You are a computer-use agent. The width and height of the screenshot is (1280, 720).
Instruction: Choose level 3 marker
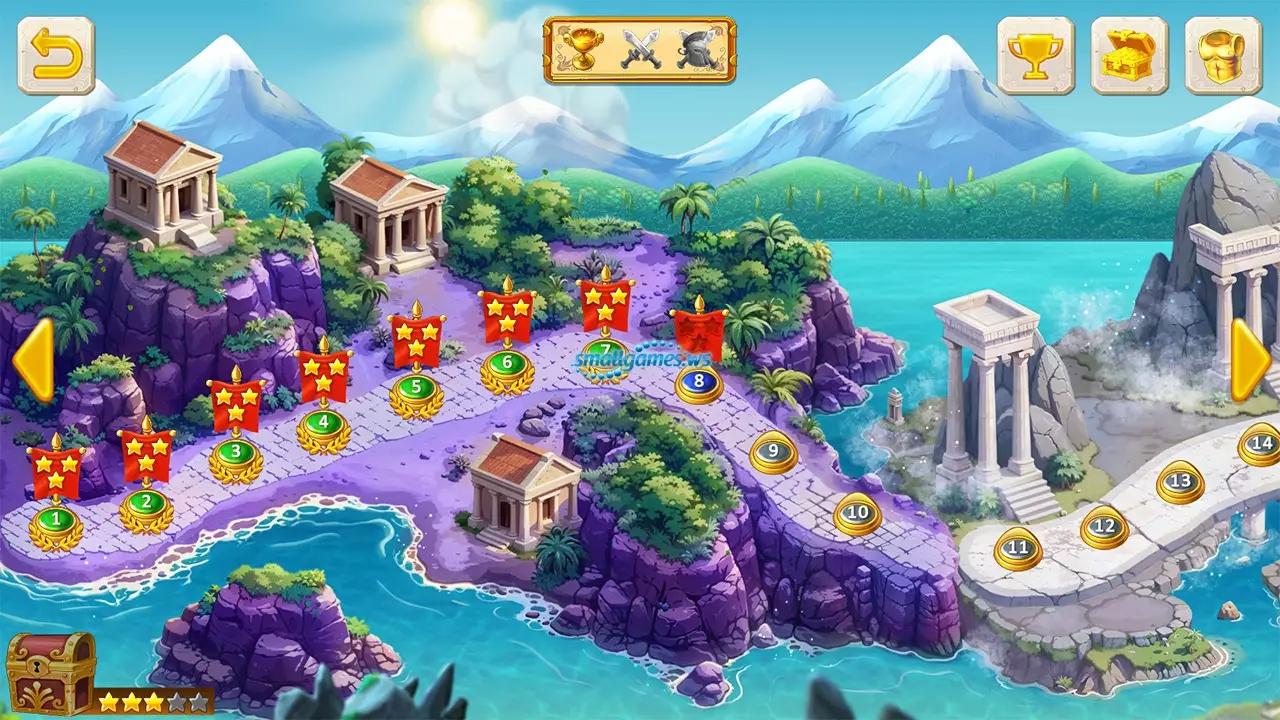click(236, 452)
